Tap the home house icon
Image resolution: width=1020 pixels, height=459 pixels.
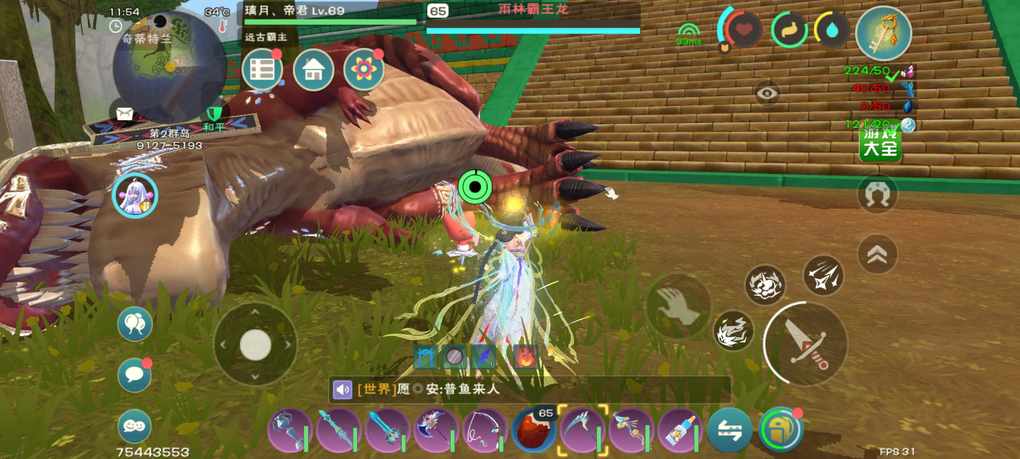pos(313,69)
